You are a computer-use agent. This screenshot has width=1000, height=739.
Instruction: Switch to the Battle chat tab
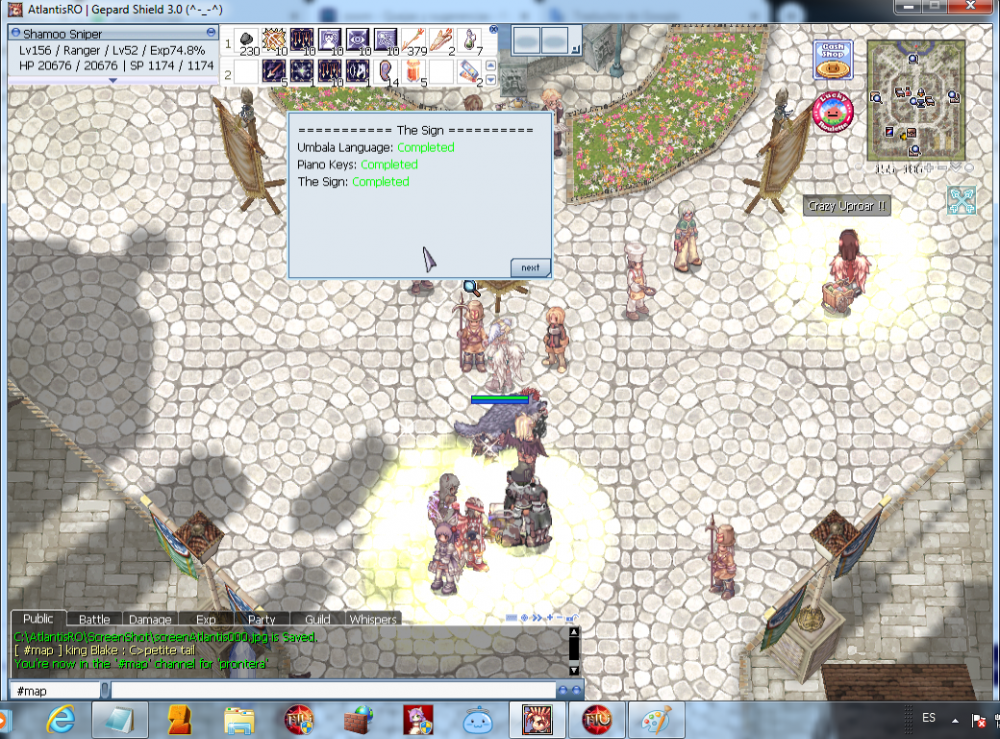coord(95,619)
